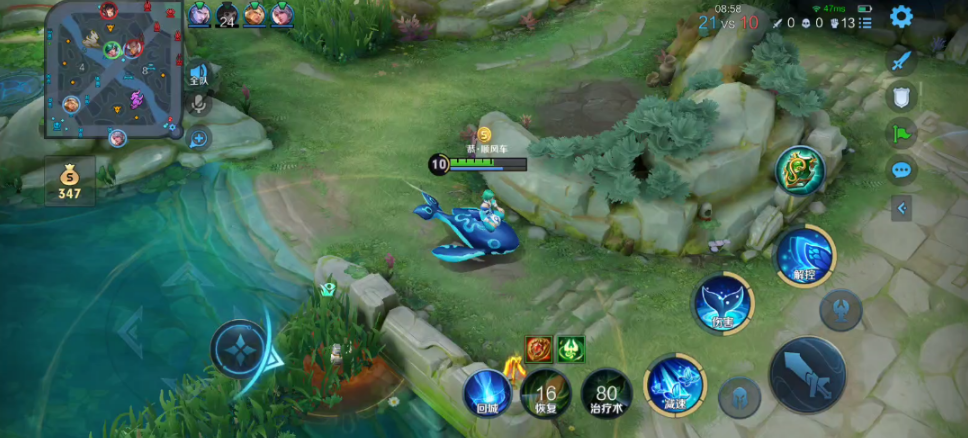Tap the sword attack signal button

(902, 60)
